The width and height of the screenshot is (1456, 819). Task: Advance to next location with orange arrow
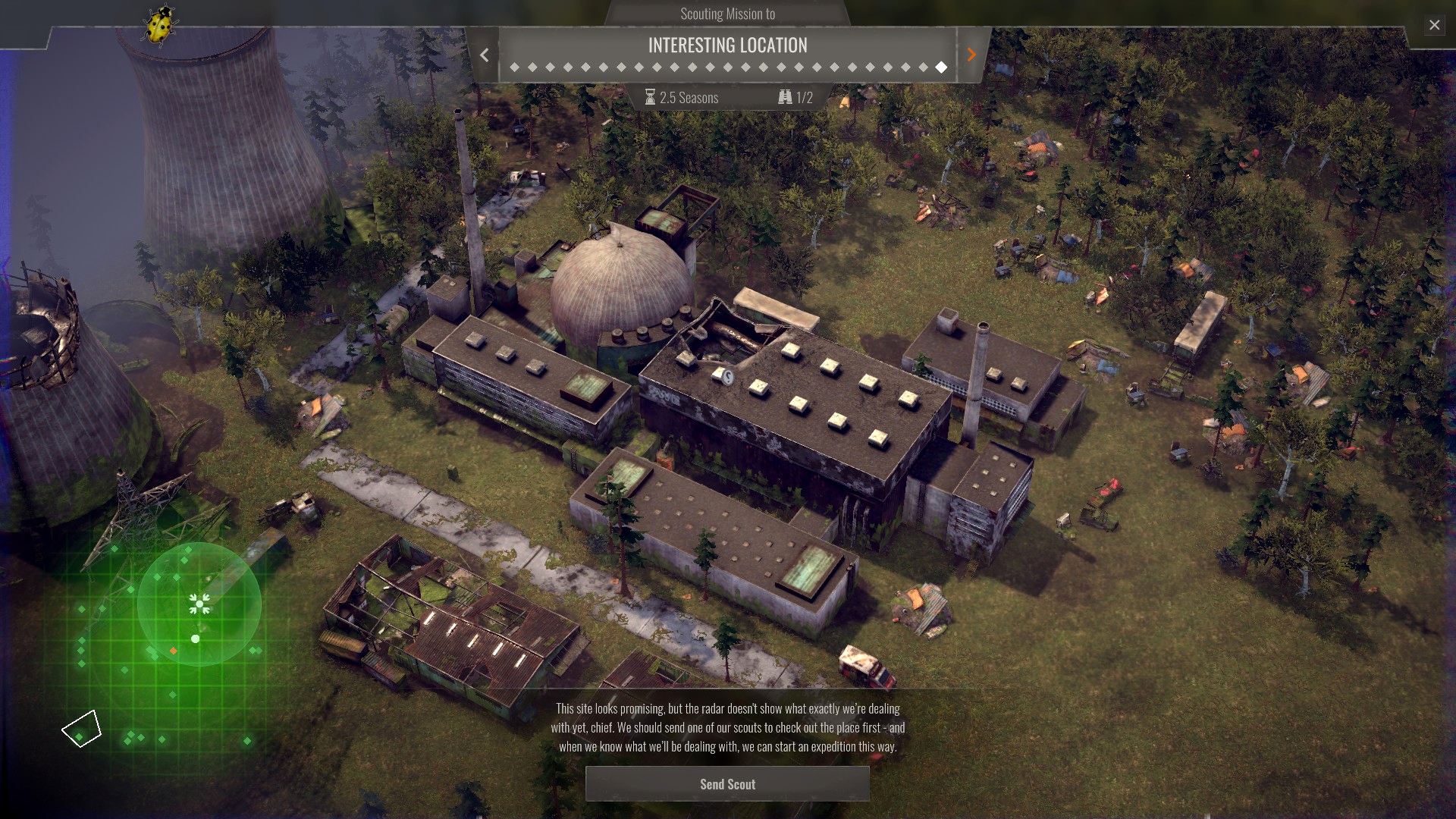coord(971,55)
